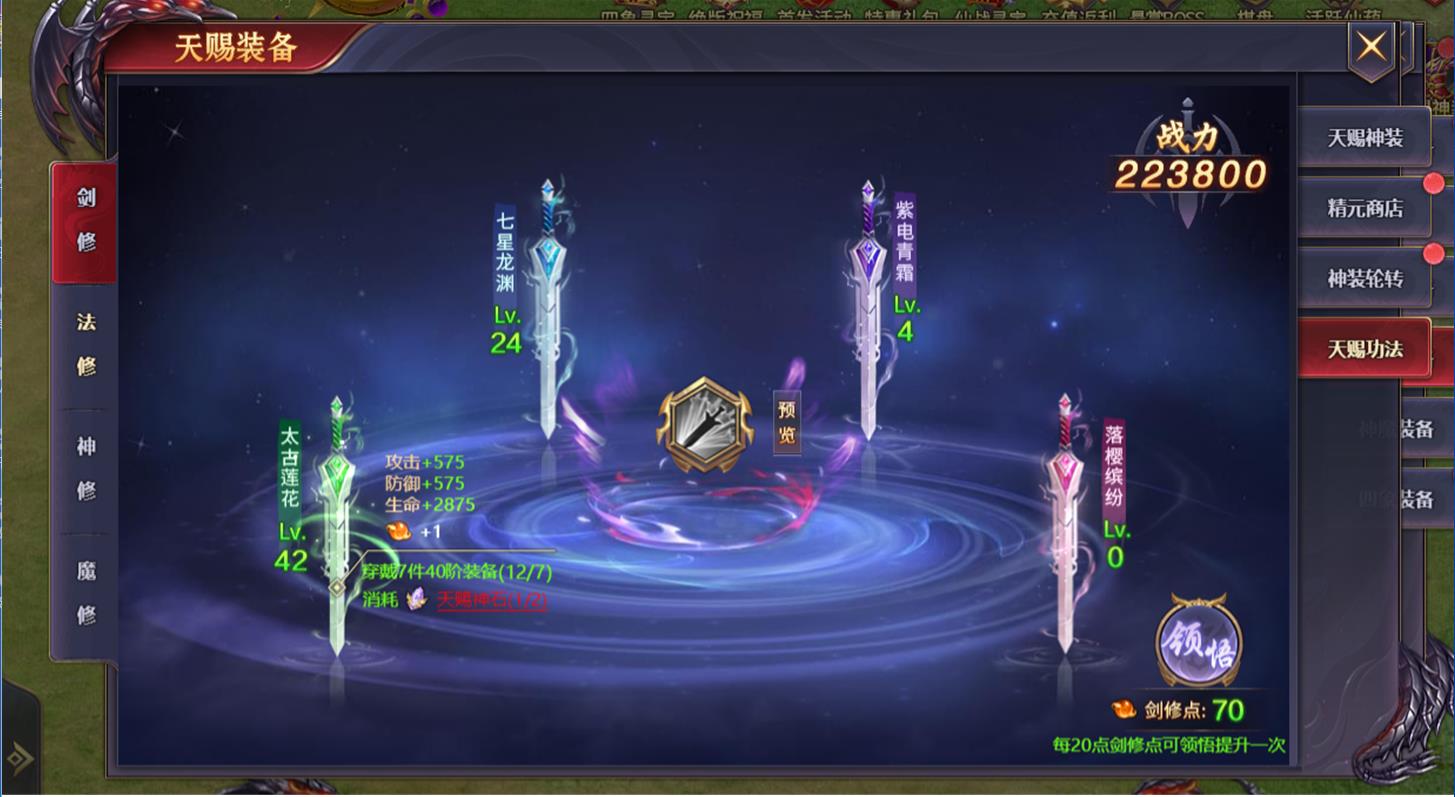The width and height of the screenshot is (1455, 797).
Task: Click the 天赐神石 cost link
Action: 491,600
